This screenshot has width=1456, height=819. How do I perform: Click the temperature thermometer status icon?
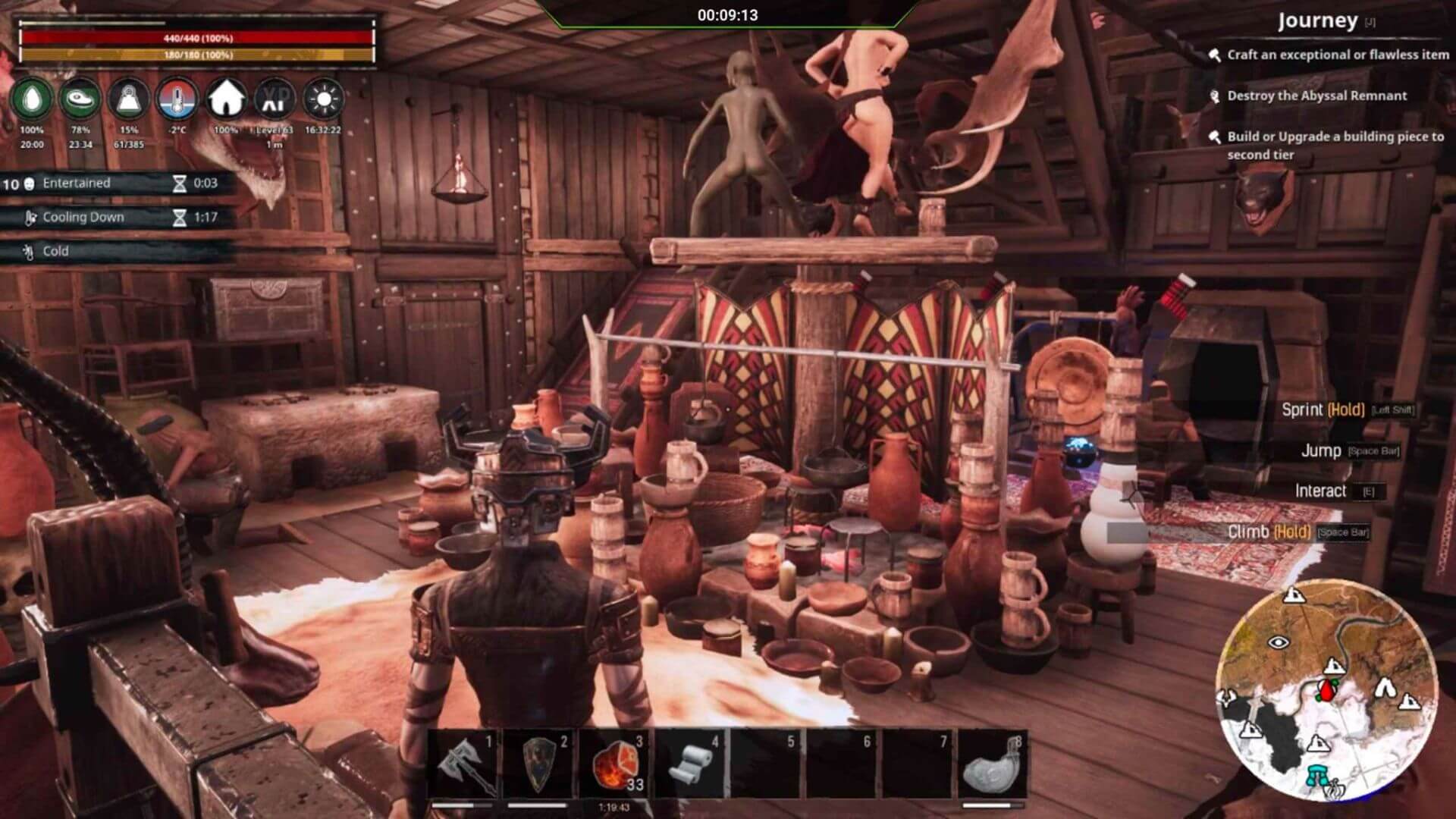pyautogui.click(x=177, y=99)
